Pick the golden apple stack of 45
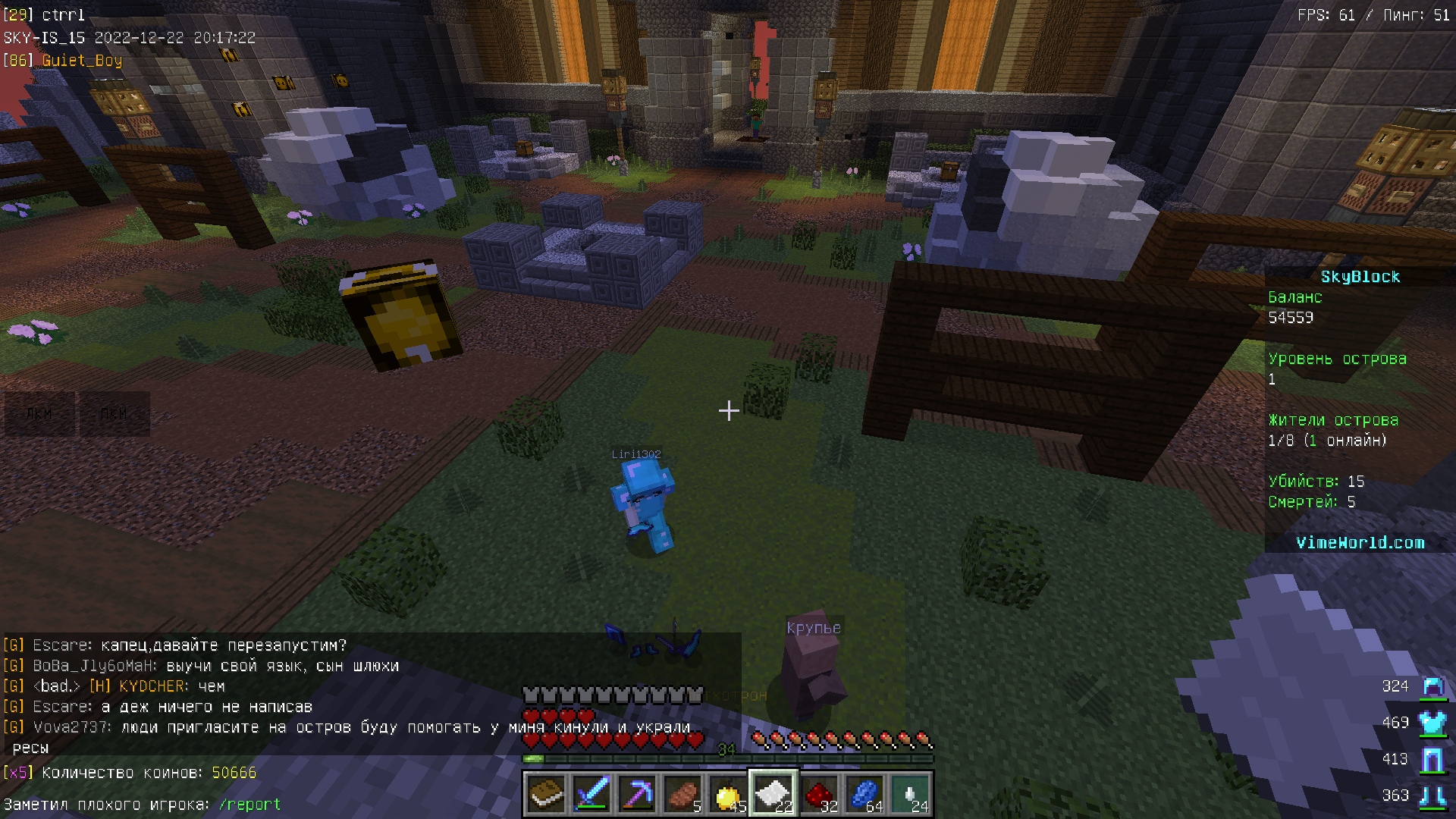The image size is (1456, 819). pos(728,794)
